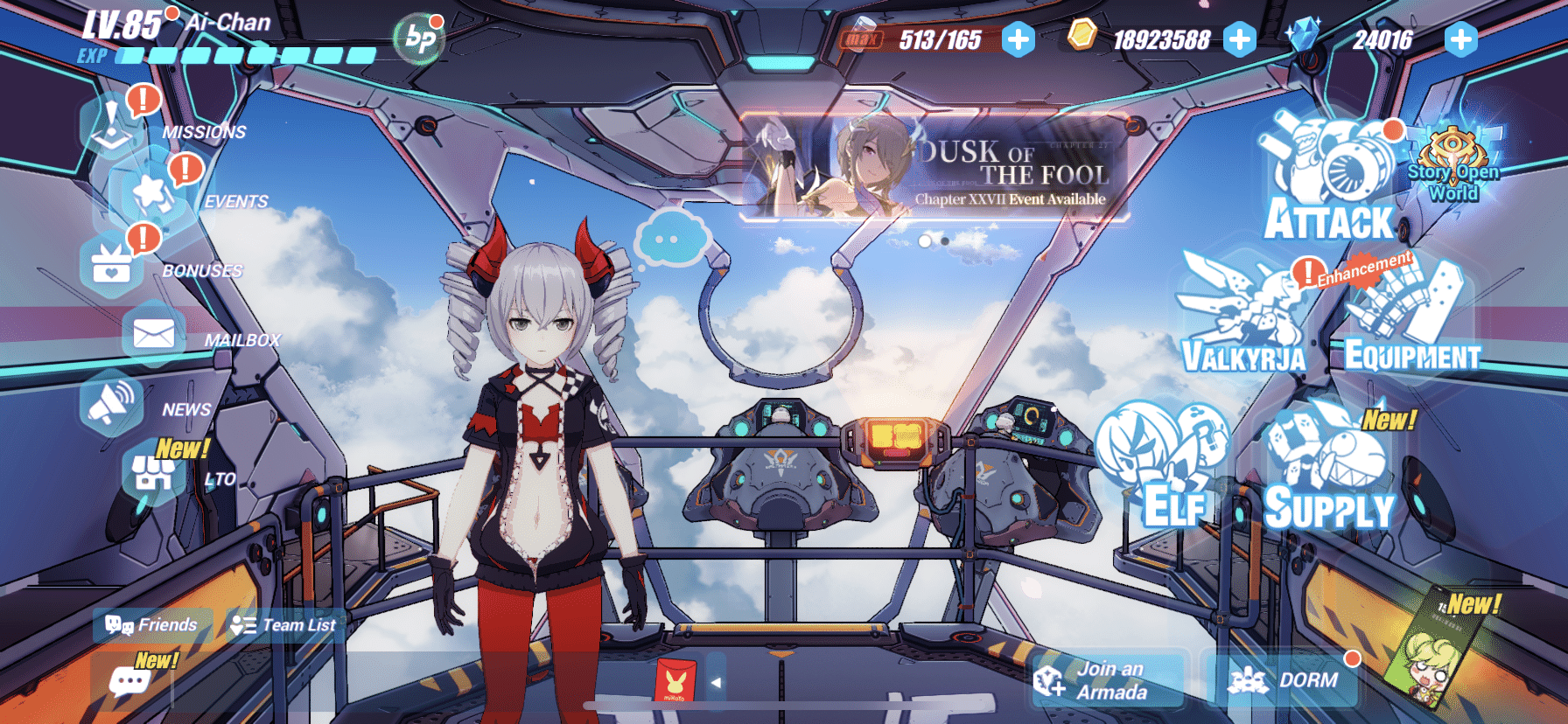The image size is (1568, 724).
Task: Open the Friends list
Action: coord(152,625)
